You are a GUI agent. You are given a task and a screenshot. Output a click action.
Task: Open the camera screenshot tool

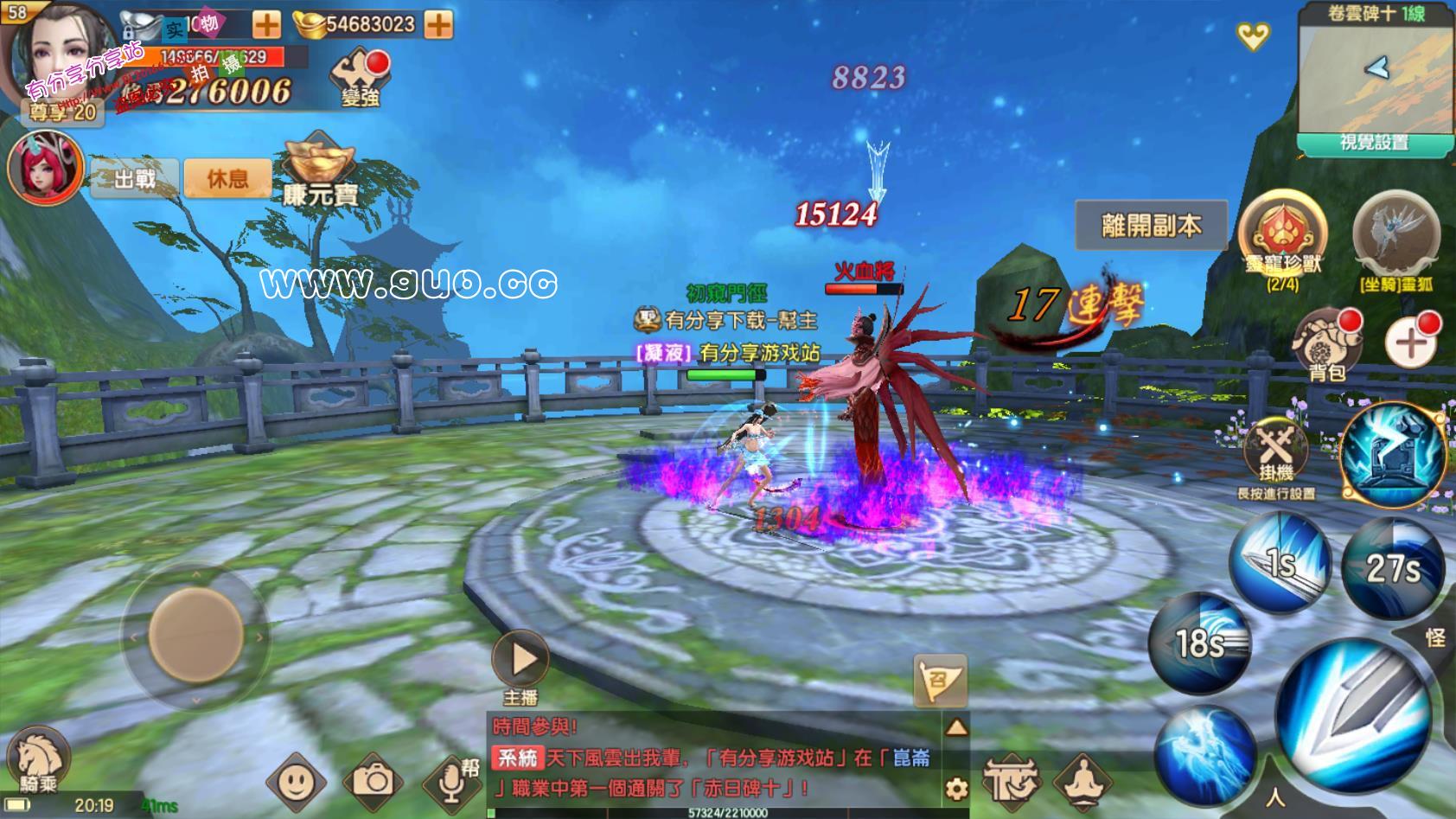pyautogui.click(x=374, y=781)
